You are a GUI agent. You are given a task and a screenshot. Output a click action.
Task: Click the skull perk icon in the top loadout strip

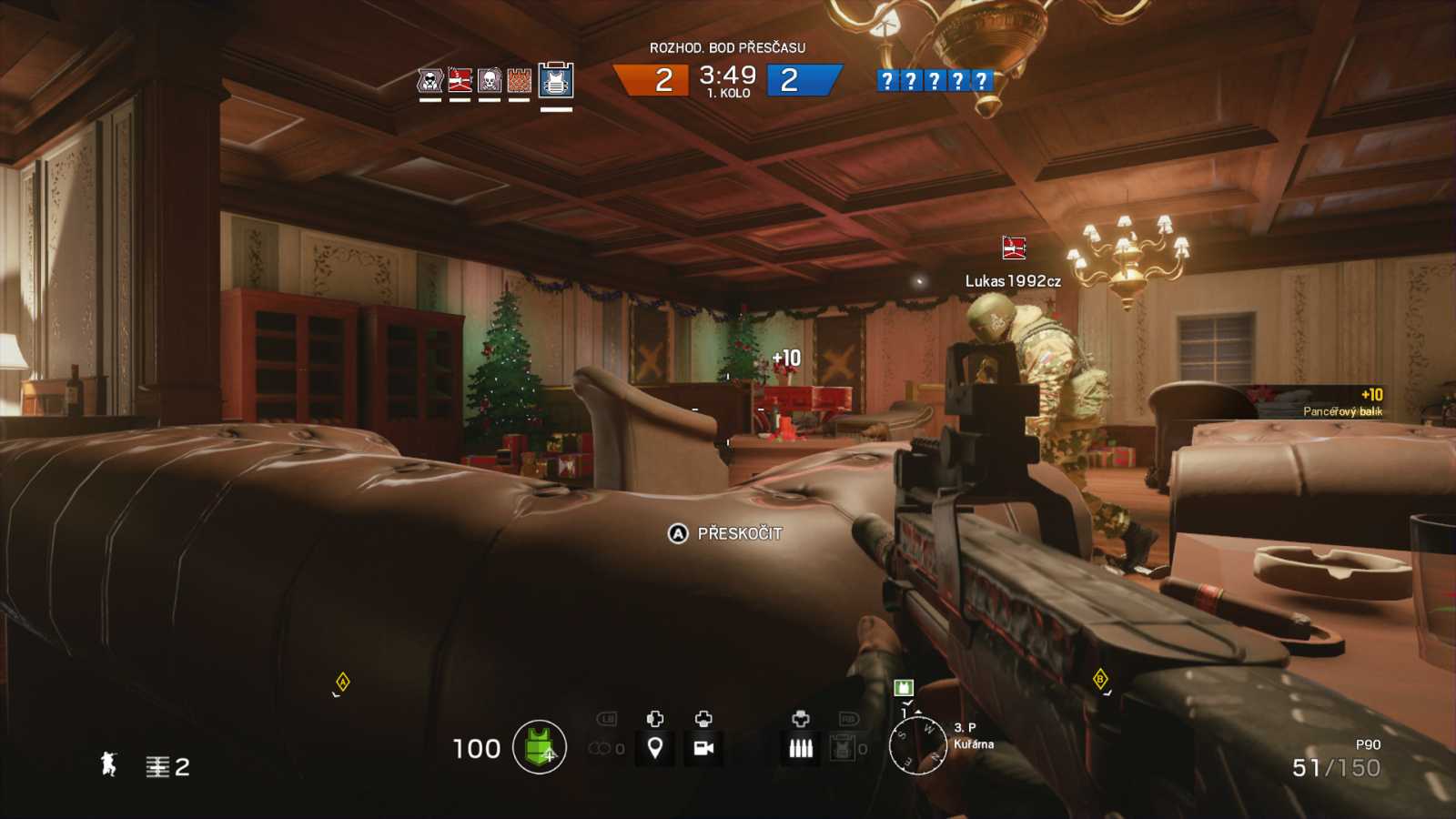click(489, 80)
